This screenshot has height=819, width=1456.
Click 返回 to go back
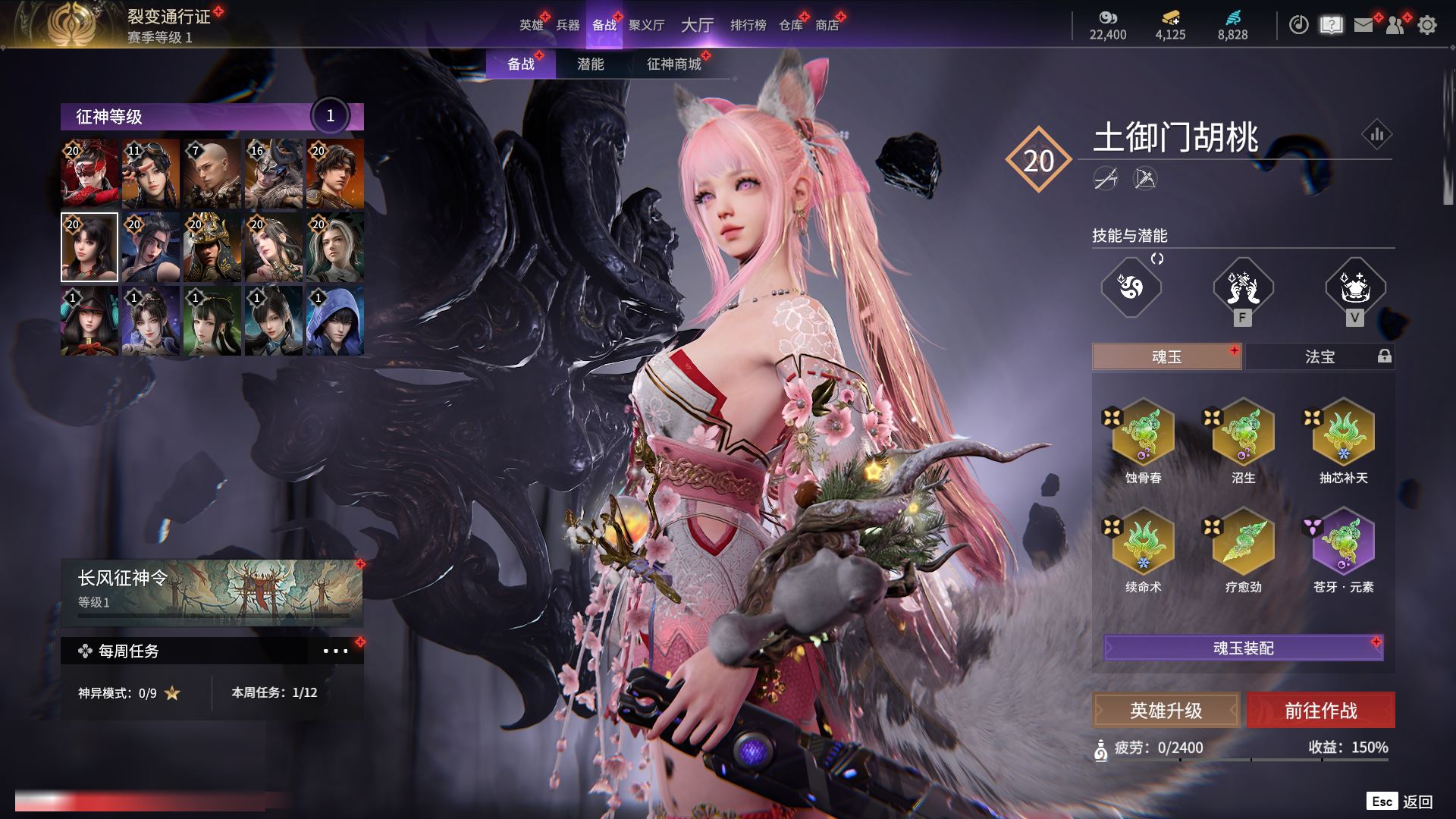coord(1417,802)
